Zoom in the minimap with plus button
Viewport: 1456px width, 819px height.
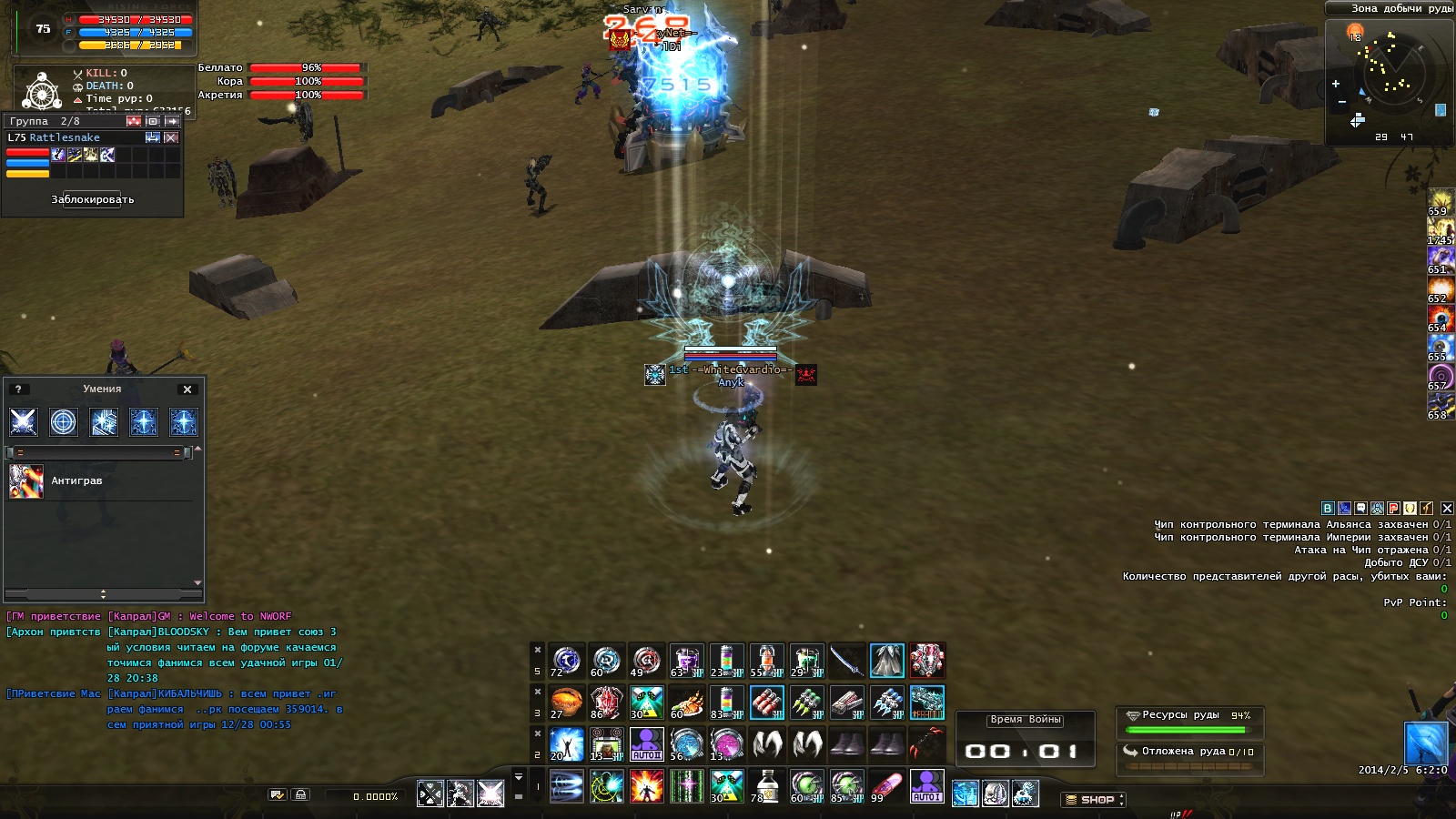tap(1336, 84)
